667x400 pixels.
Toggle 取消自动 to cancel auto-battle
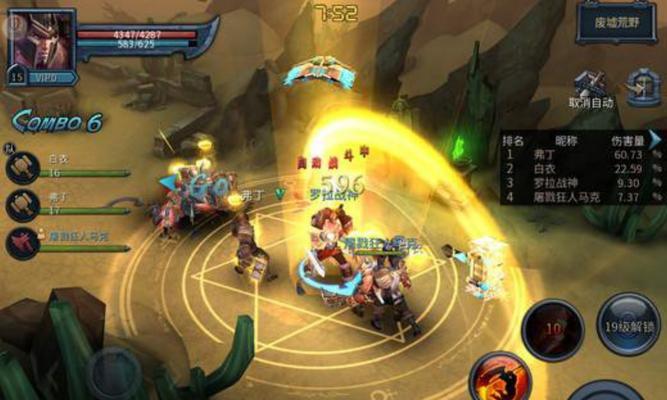(591, 89)
